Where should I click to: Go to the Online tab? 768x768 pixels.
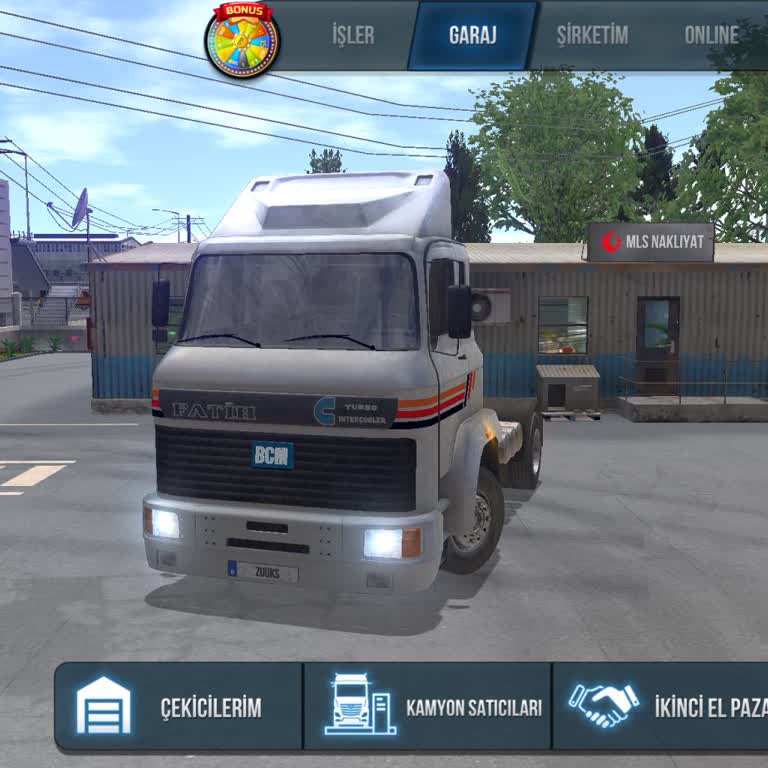(711, 35)
